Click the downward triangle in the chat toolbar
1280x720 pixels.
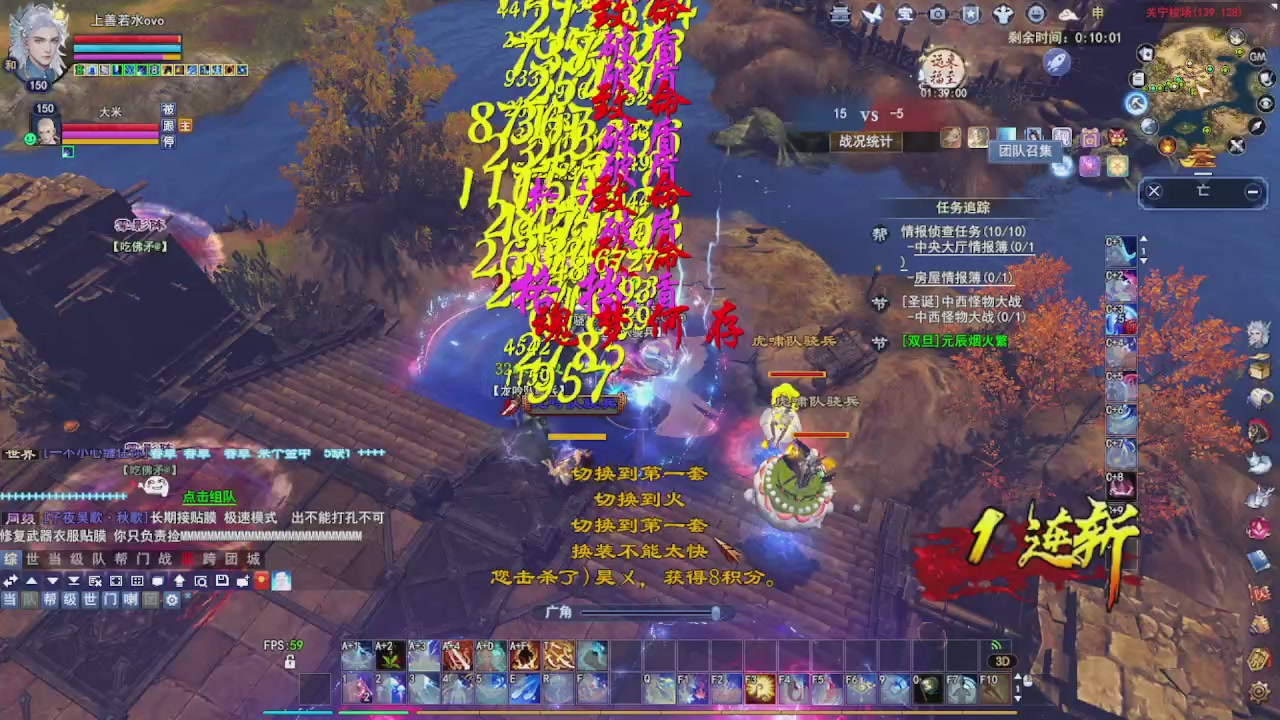52,580
